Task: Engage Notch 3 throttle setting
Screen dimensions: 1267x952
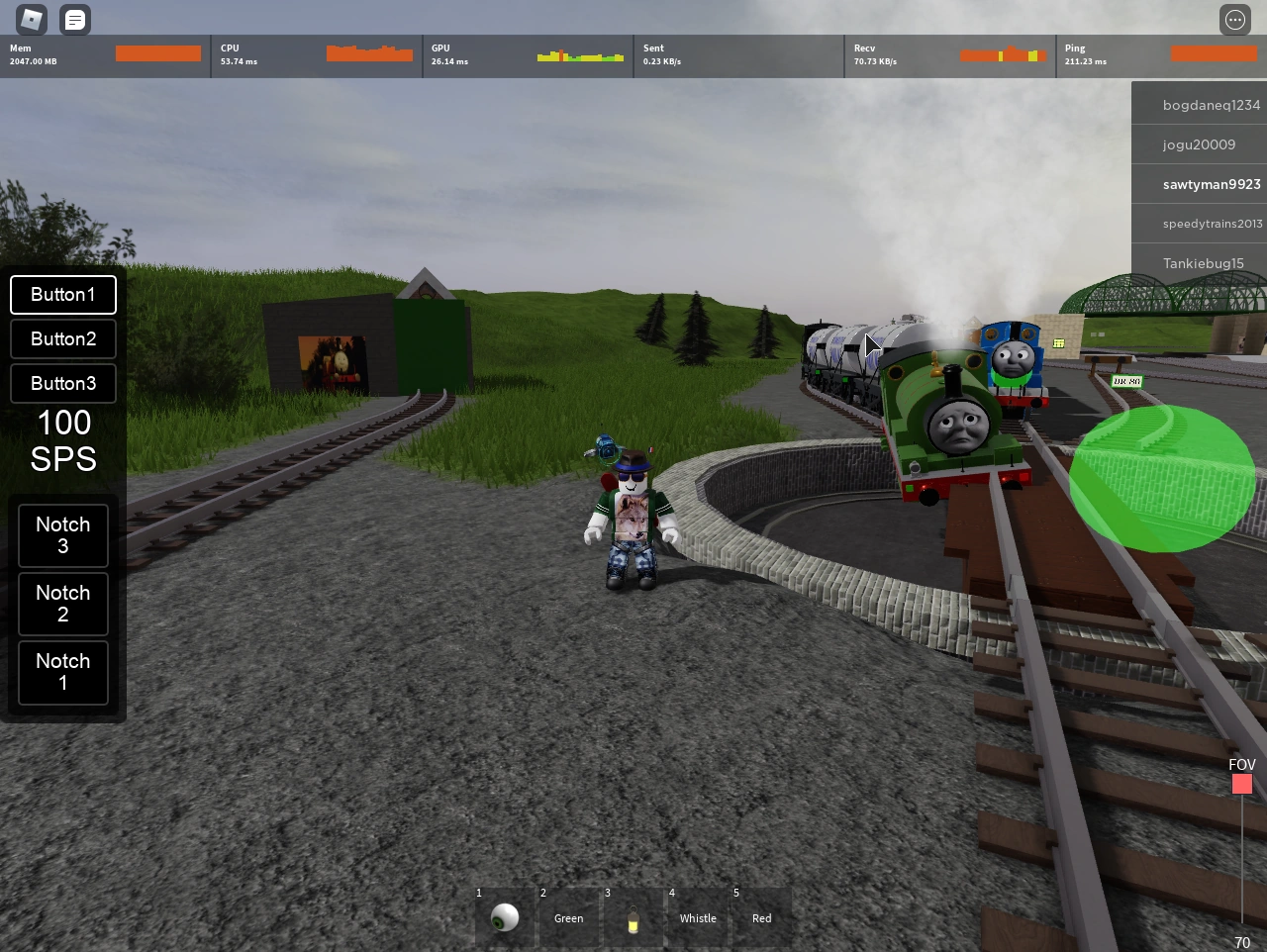Action: pyautogui.click(x=62, y=535)
